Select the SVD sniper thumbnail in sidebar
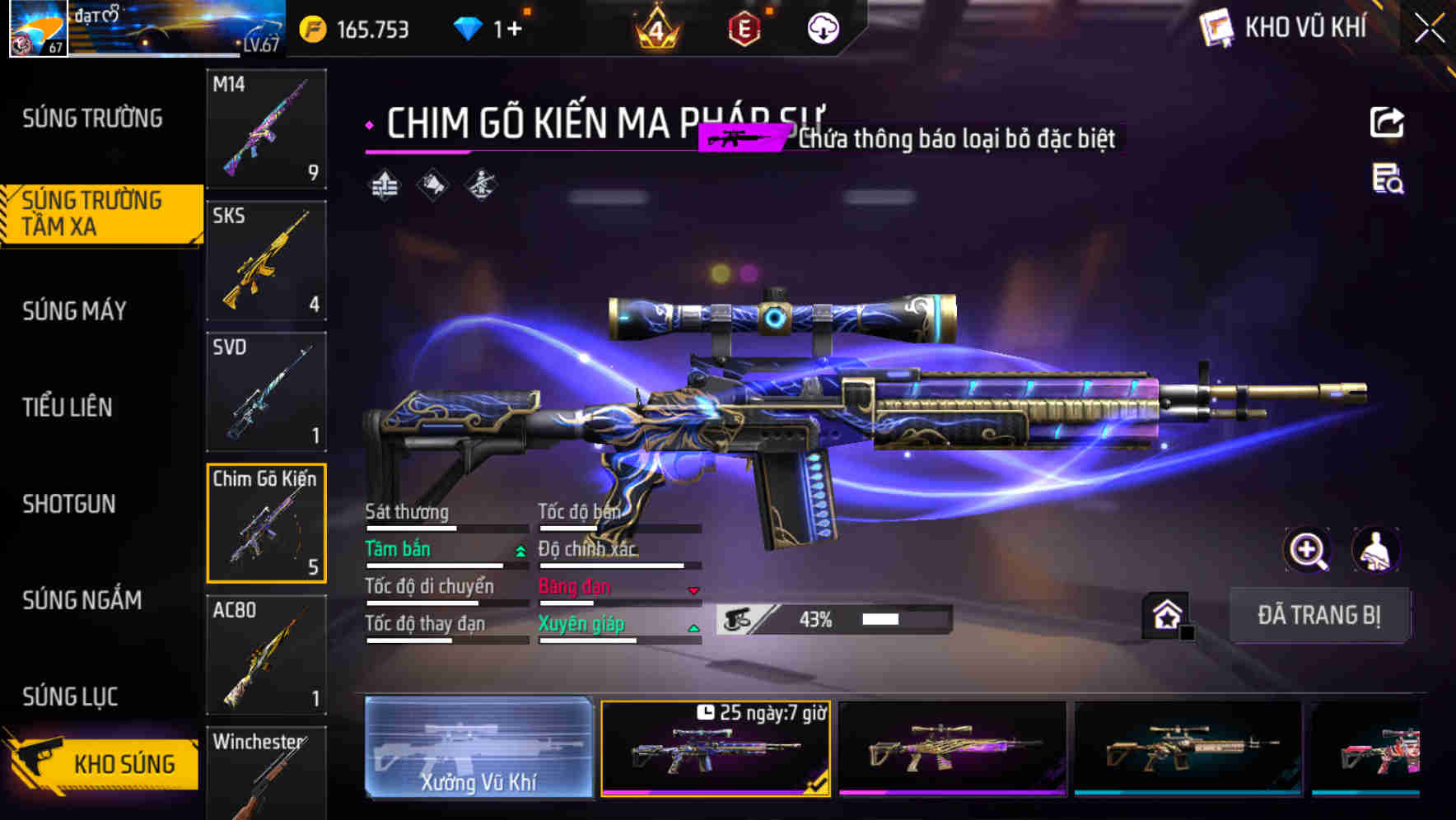This screenshot has width=1456, height=820. [266, 392]
